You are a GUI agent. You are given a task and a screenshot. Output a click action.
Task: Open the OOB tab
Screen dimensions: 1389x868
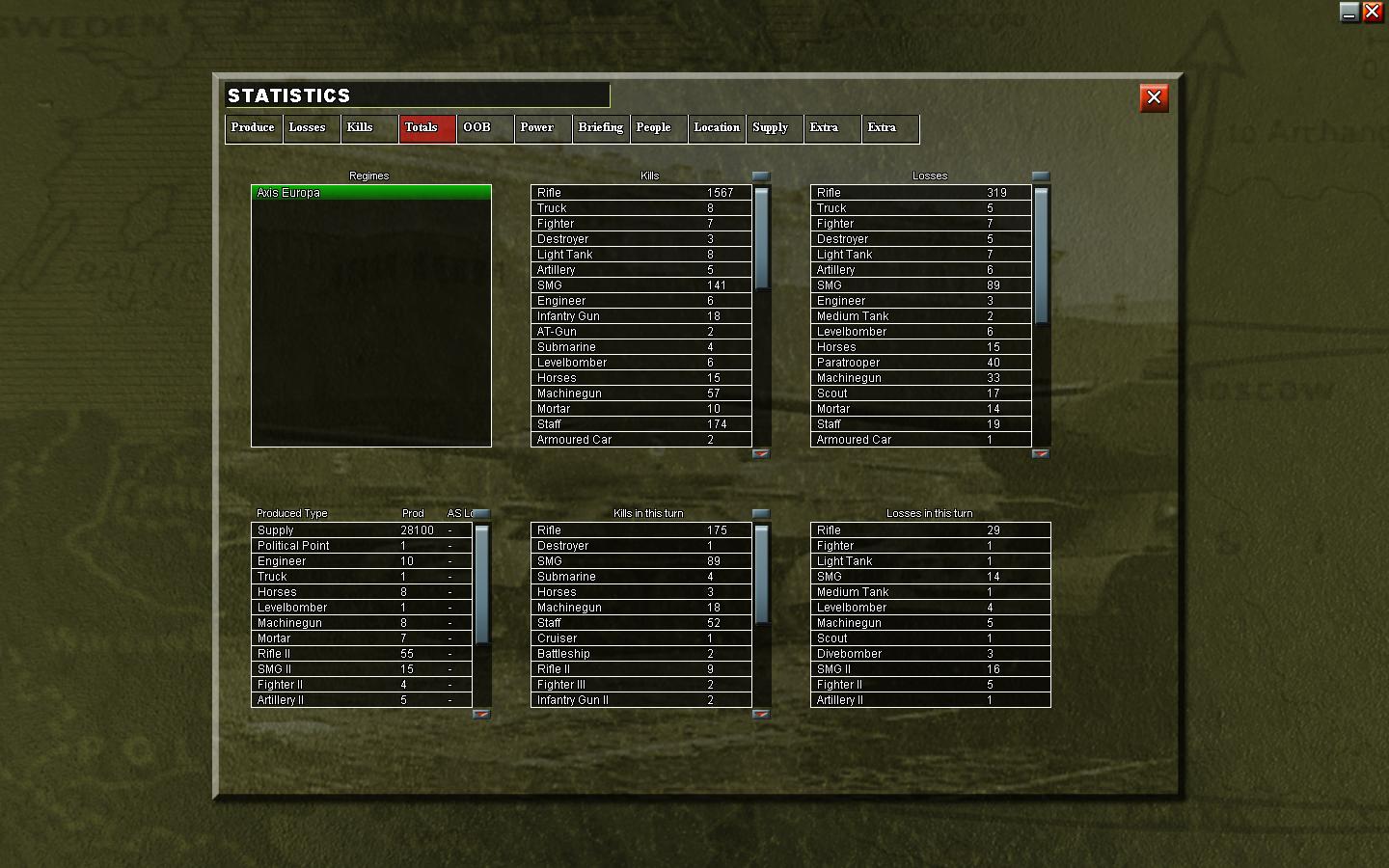click(477, 128)
